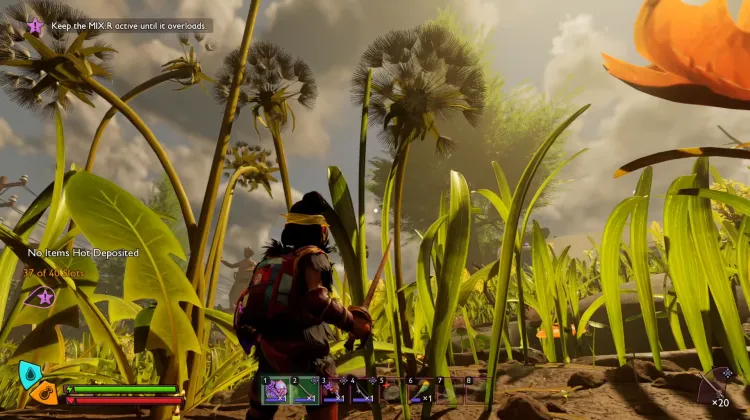Pick the colorful feather item in slot 6

421,391
